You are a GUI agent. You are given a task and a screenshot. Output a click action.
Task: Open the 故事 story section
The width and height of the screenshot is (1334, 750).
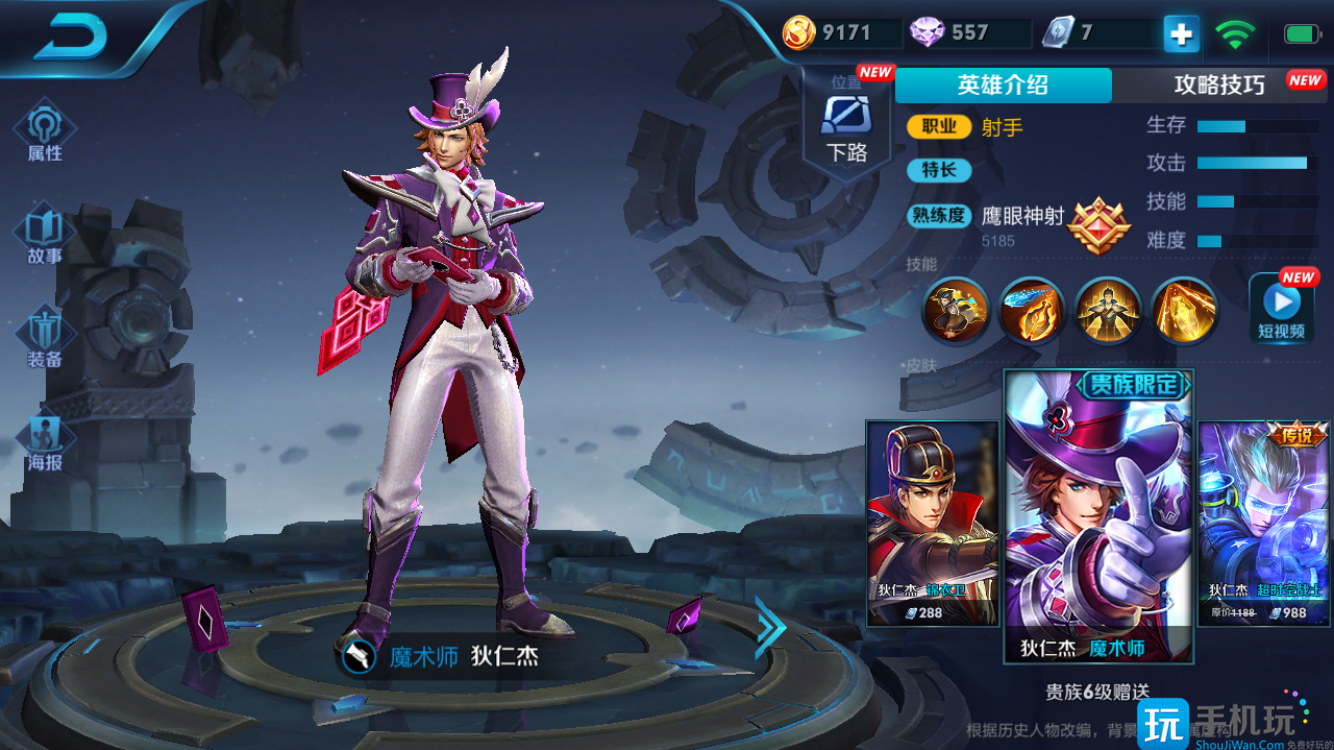tap(45, 236)
